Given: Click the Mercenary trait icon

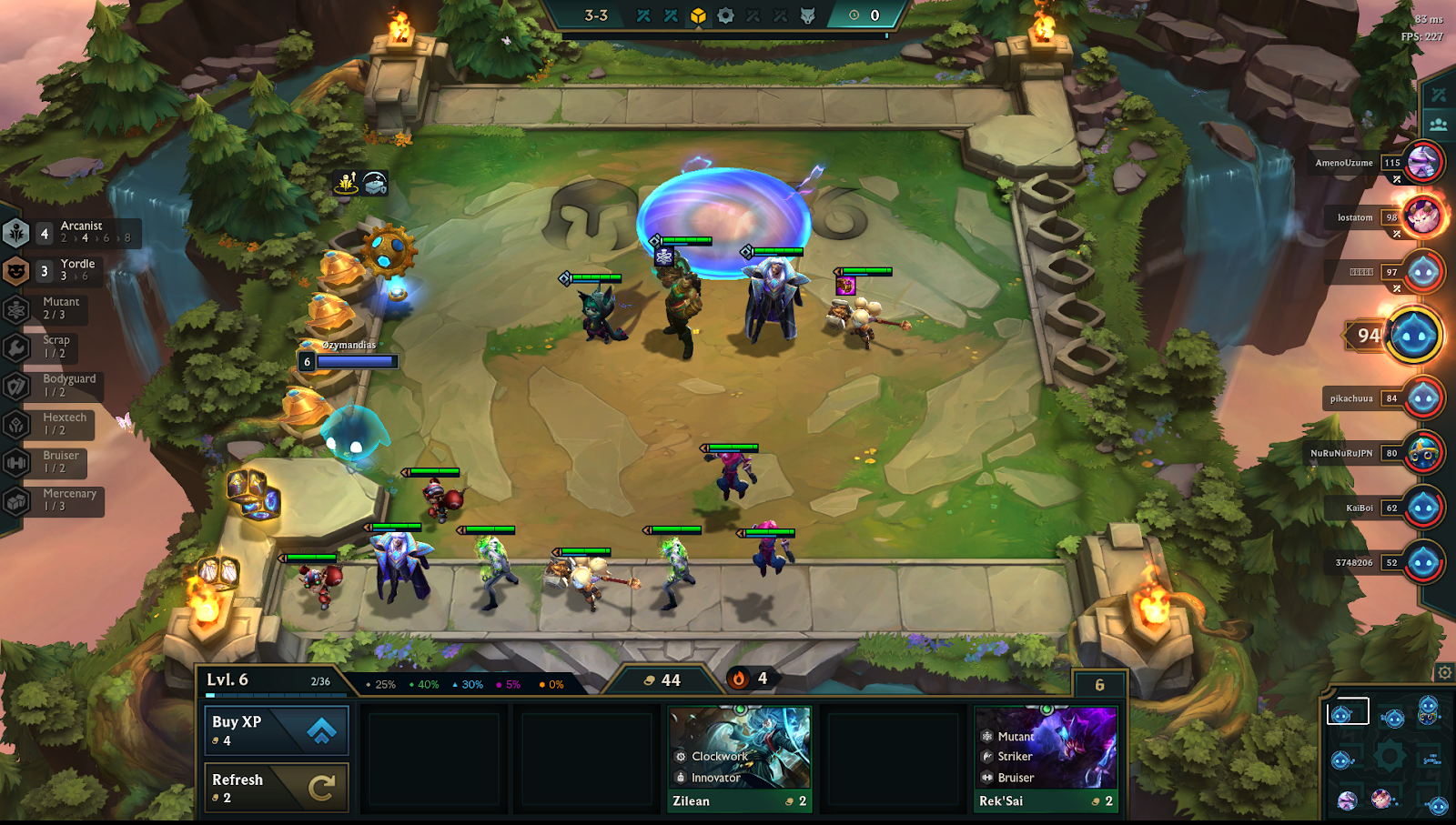Looking at the screenshot, I should 15,499.
